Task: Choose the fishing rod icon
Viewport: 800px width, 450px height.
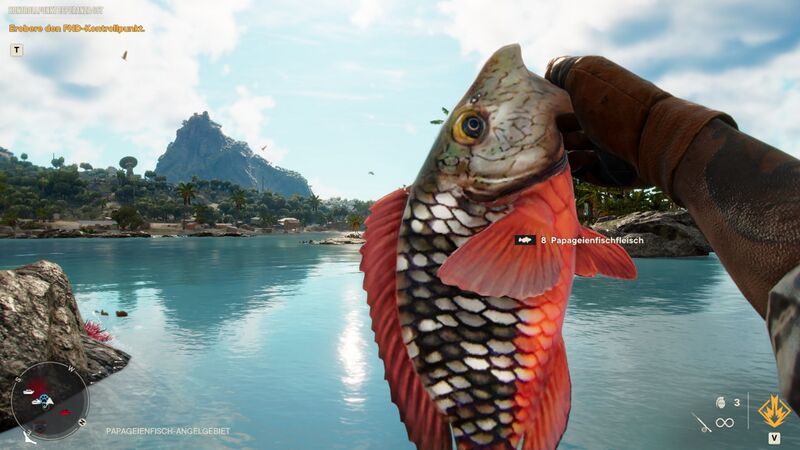Action: click(x=701, y=422)
